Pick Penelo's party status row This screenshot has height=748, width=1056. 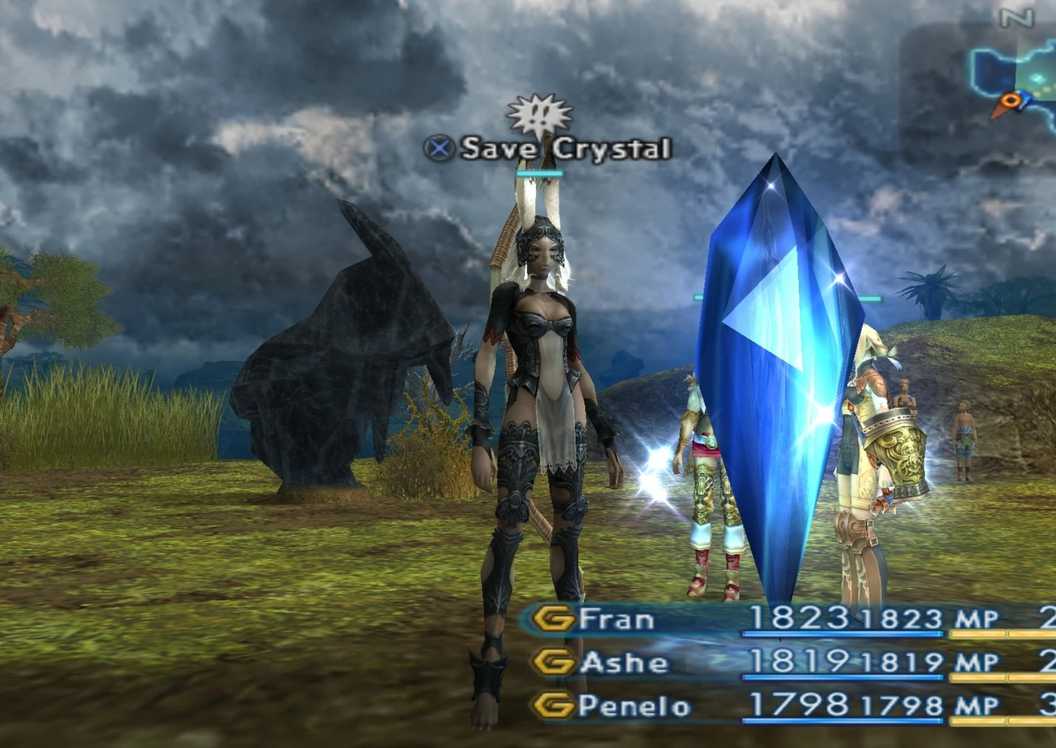click(x=633, y=706)
